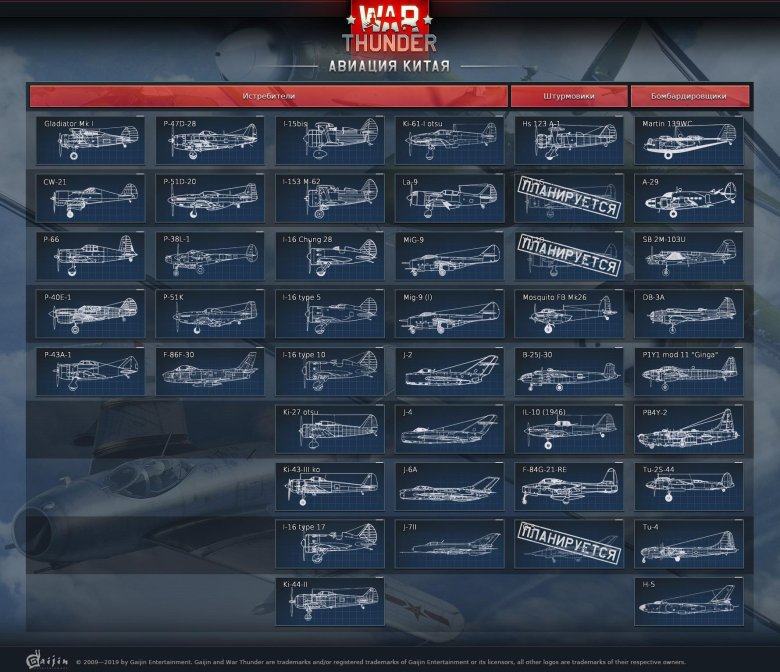
Task: Open the I-15bis aircraft tile
Action: (330, 141)
